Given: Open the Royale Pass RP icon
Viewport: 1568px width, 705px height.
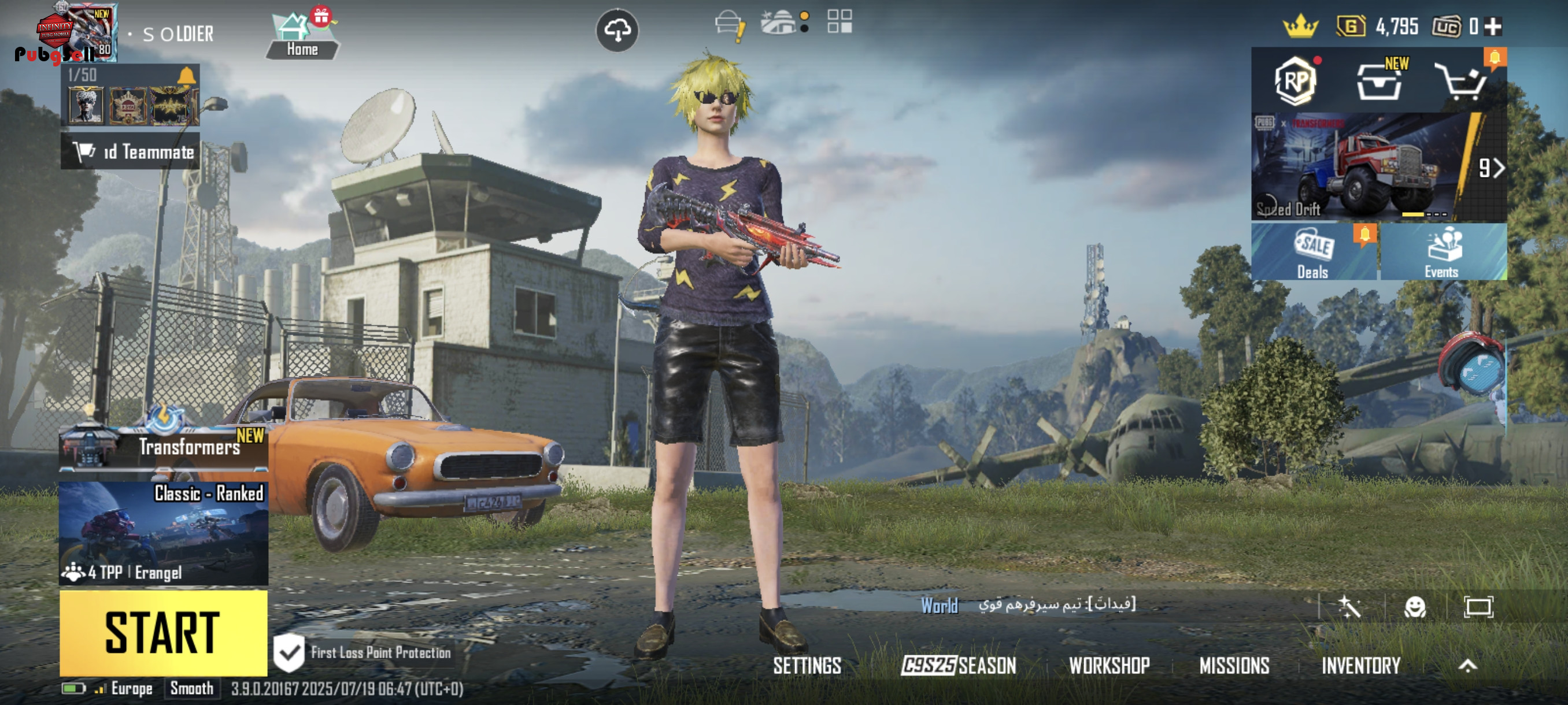Looking at the screenshot, I should pos(1296,81).
